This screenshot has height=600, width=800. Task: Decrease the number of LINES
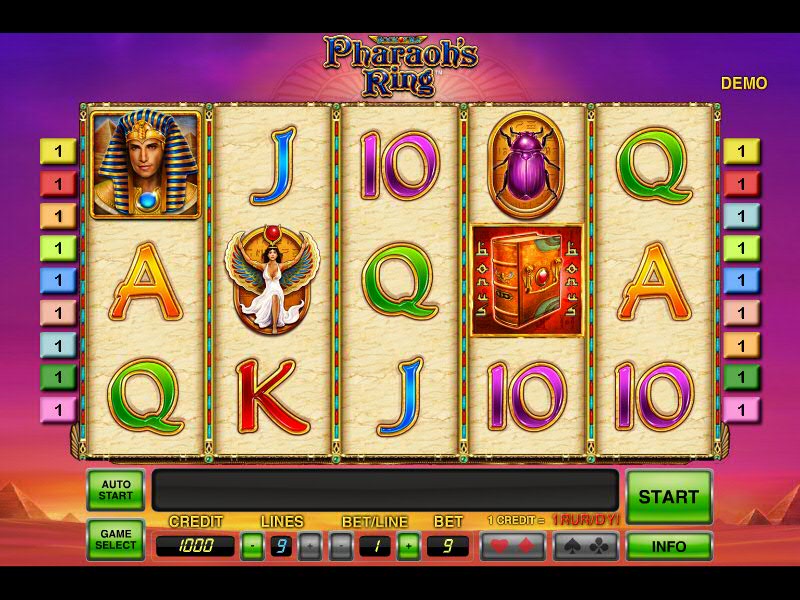click(x=253, y=546)
